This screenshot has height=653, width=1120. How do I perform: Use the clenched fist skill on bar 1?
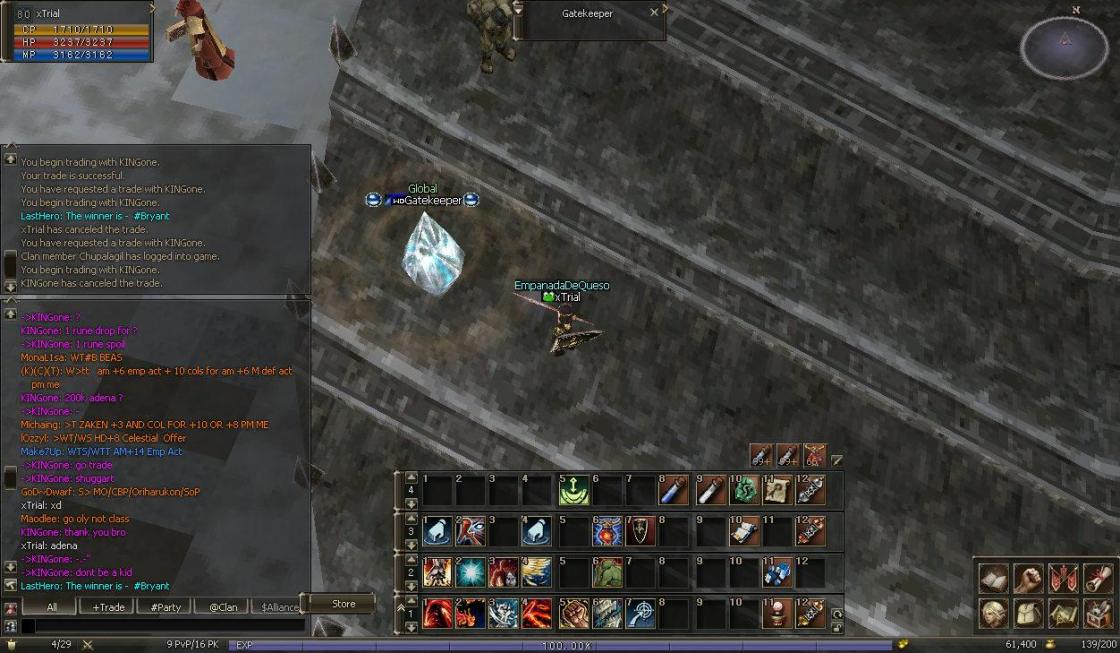[x=574, y=613]
